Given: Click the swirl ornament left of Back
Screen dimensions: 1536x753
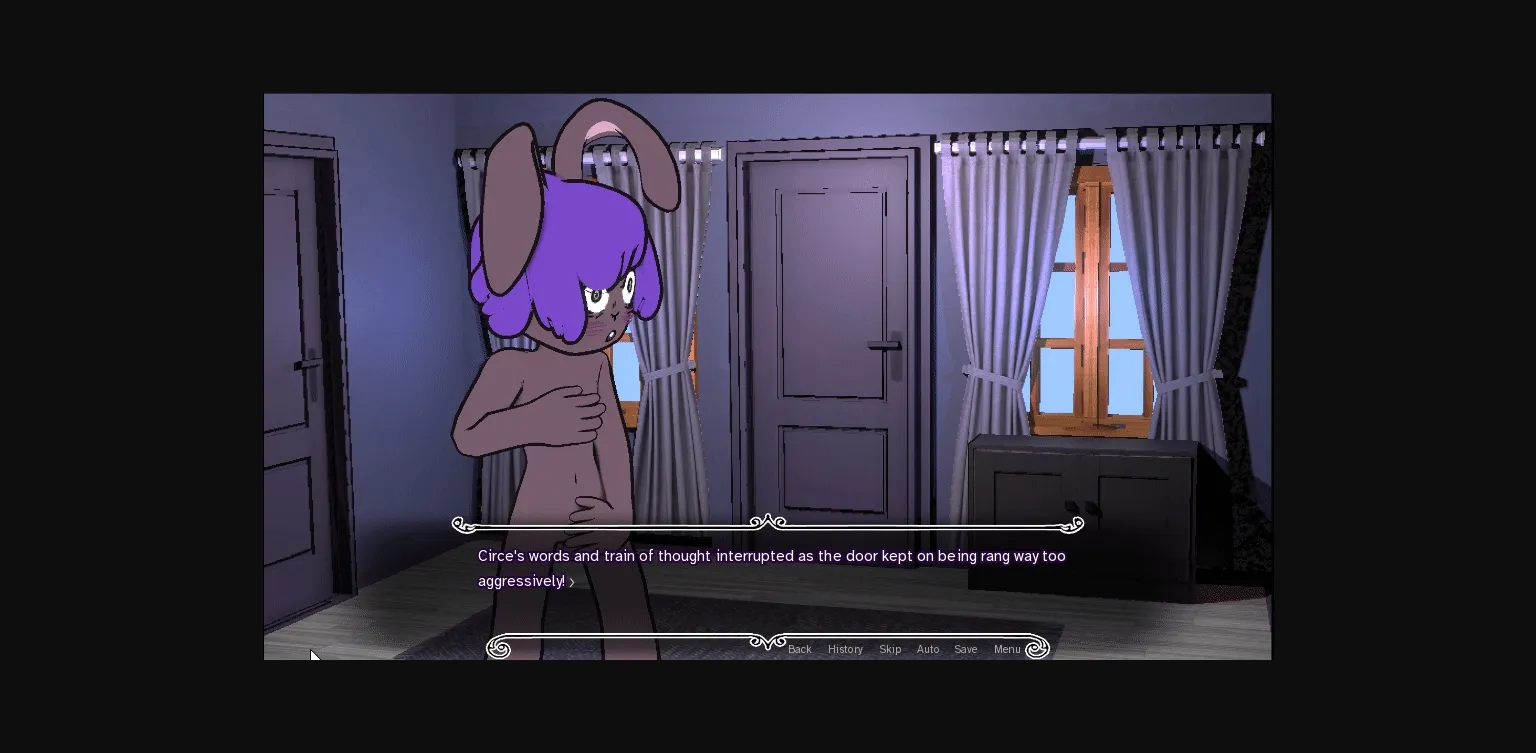Looking at the screenshot, I should click(x=498, y=648).
